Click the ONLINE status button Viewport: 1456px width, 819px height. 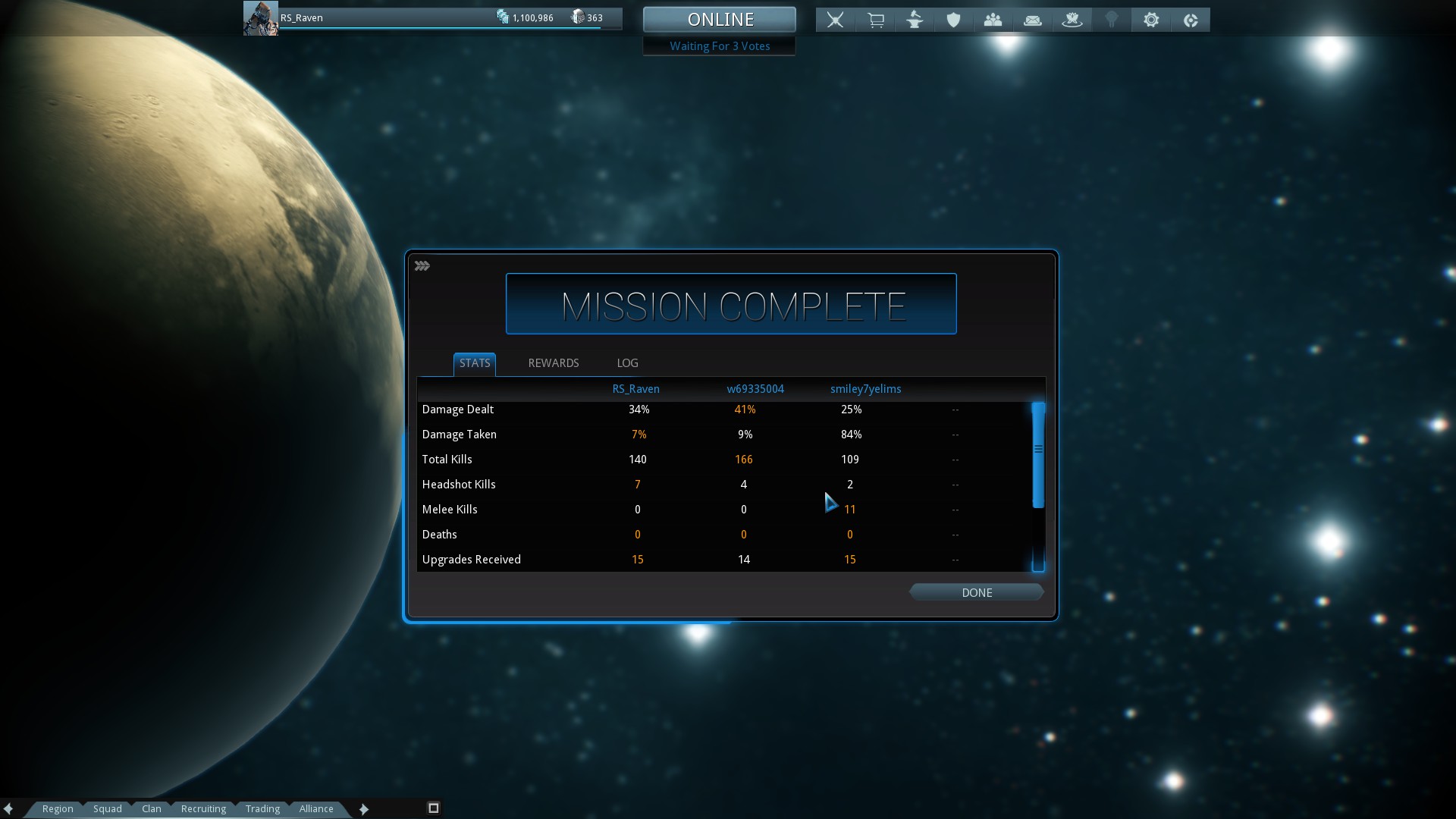point(720,20)
